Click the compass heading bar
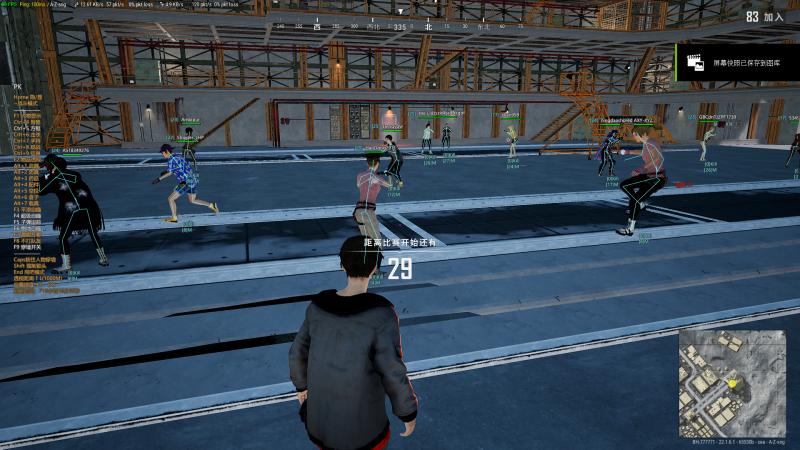This screenshot has width=800, height=450. point(400,27)
